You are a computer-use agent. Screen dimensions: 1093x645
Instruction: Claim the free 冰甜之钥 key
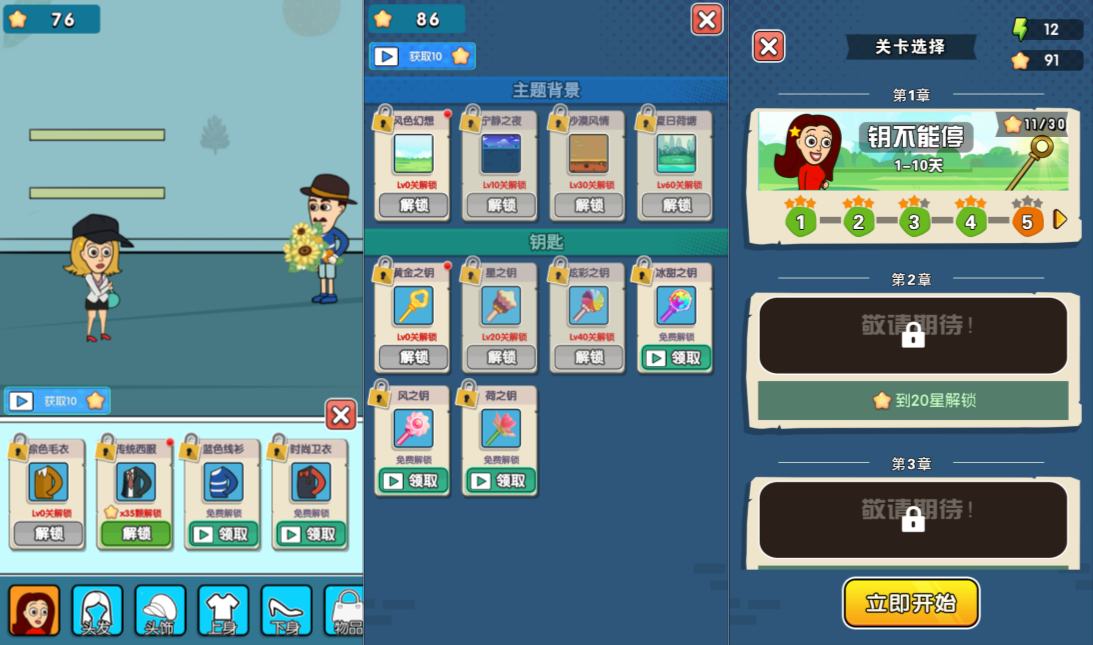675,358
